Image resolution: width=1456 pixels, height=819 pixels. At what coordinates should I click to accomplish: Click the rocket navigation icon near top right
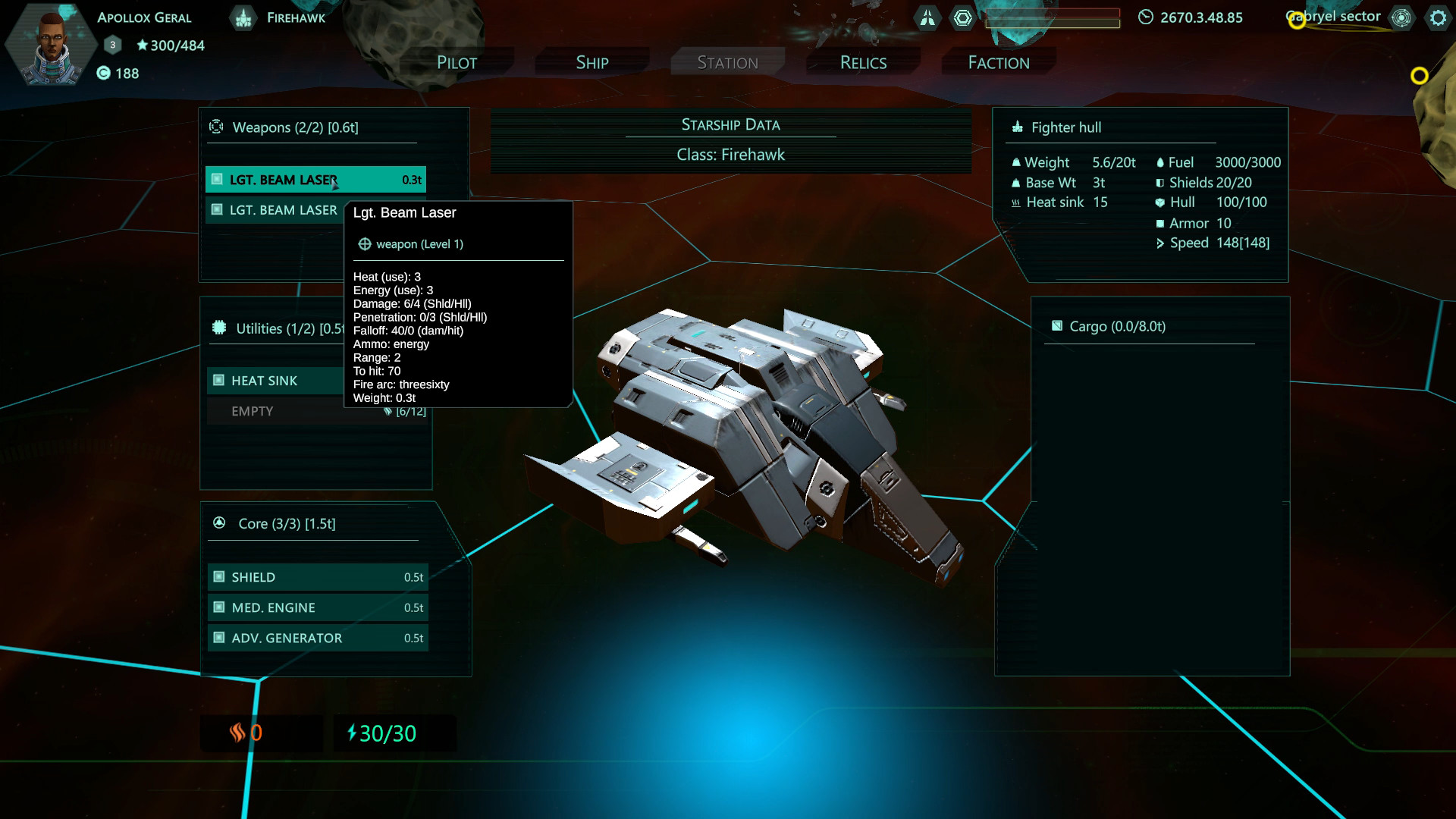tap(927, 17)
